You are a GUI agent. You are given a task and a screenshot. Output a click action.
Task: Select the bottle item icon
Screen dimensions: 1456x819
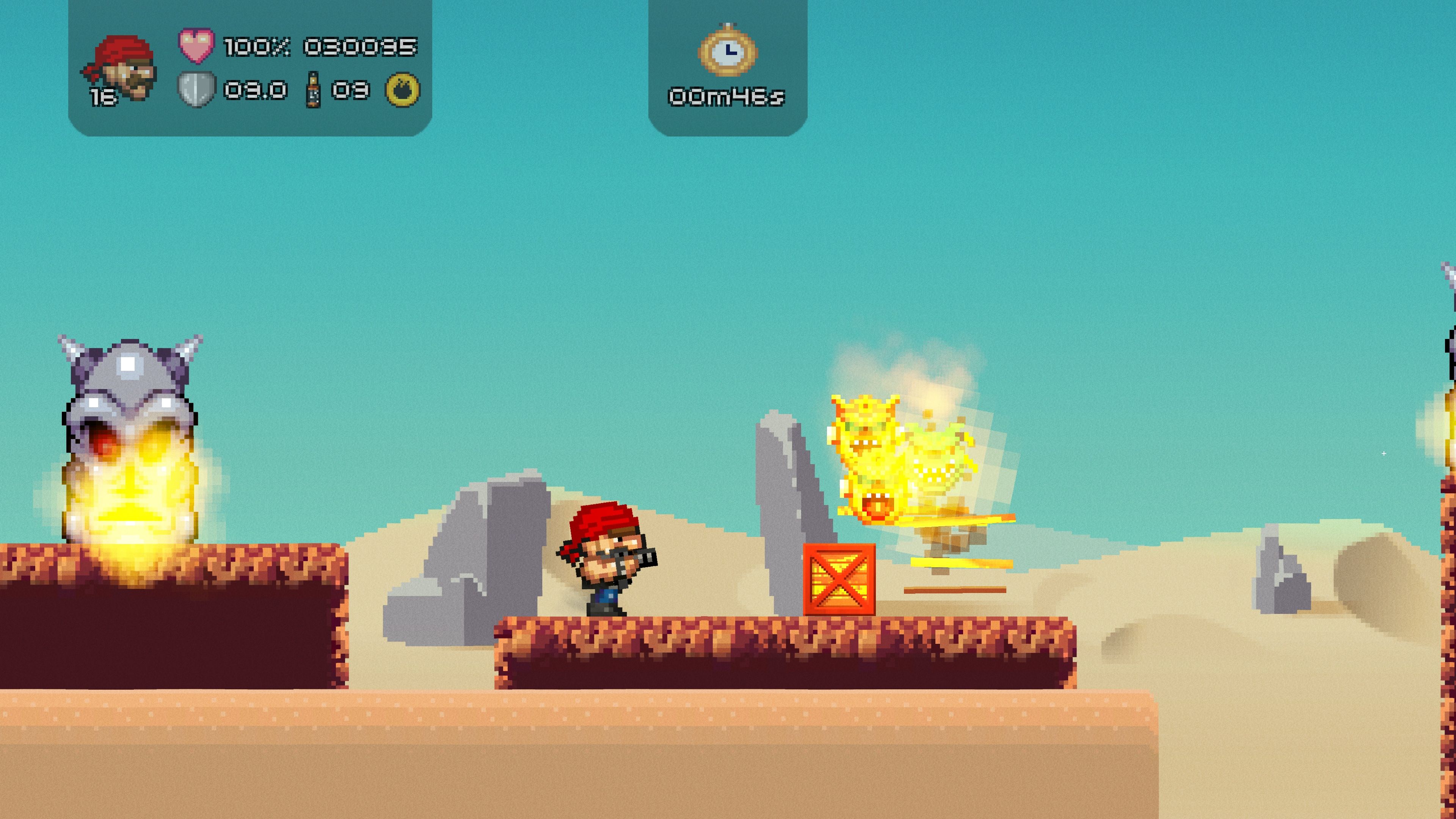click(x=313, y=89)
